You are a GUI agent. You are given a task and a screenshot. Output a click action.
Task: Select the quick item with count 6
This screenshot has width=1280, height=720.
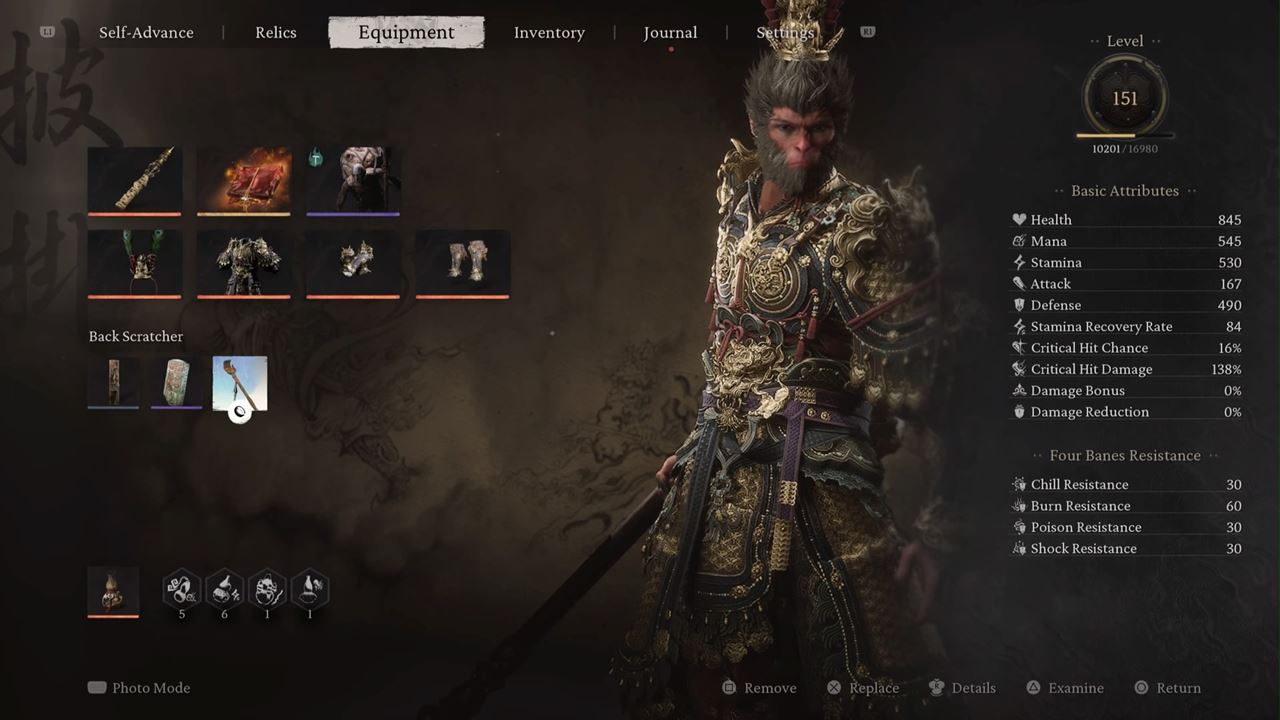(x=224, y=590)
